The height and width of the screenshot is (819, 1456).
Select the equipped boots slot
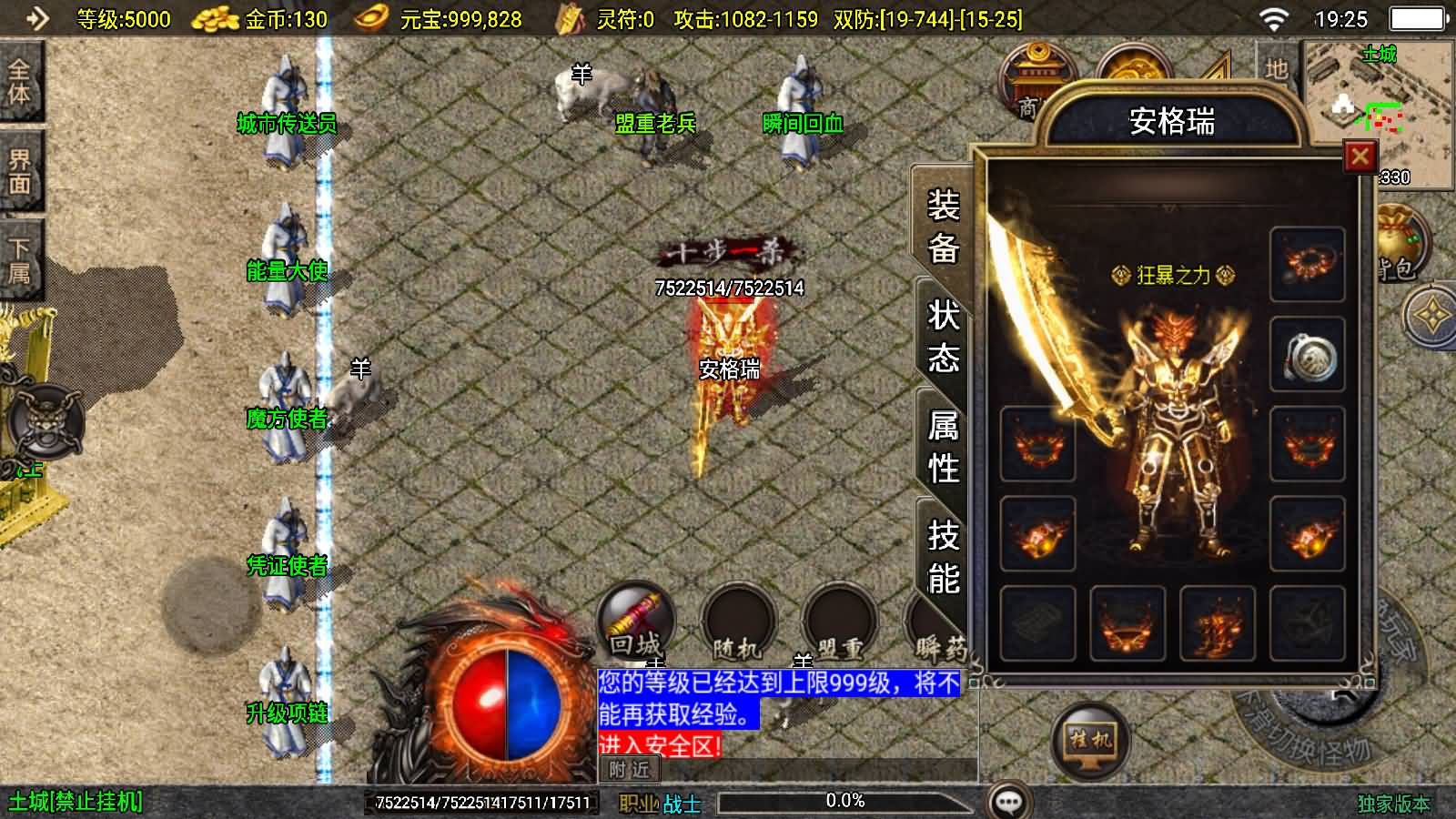1218,623
